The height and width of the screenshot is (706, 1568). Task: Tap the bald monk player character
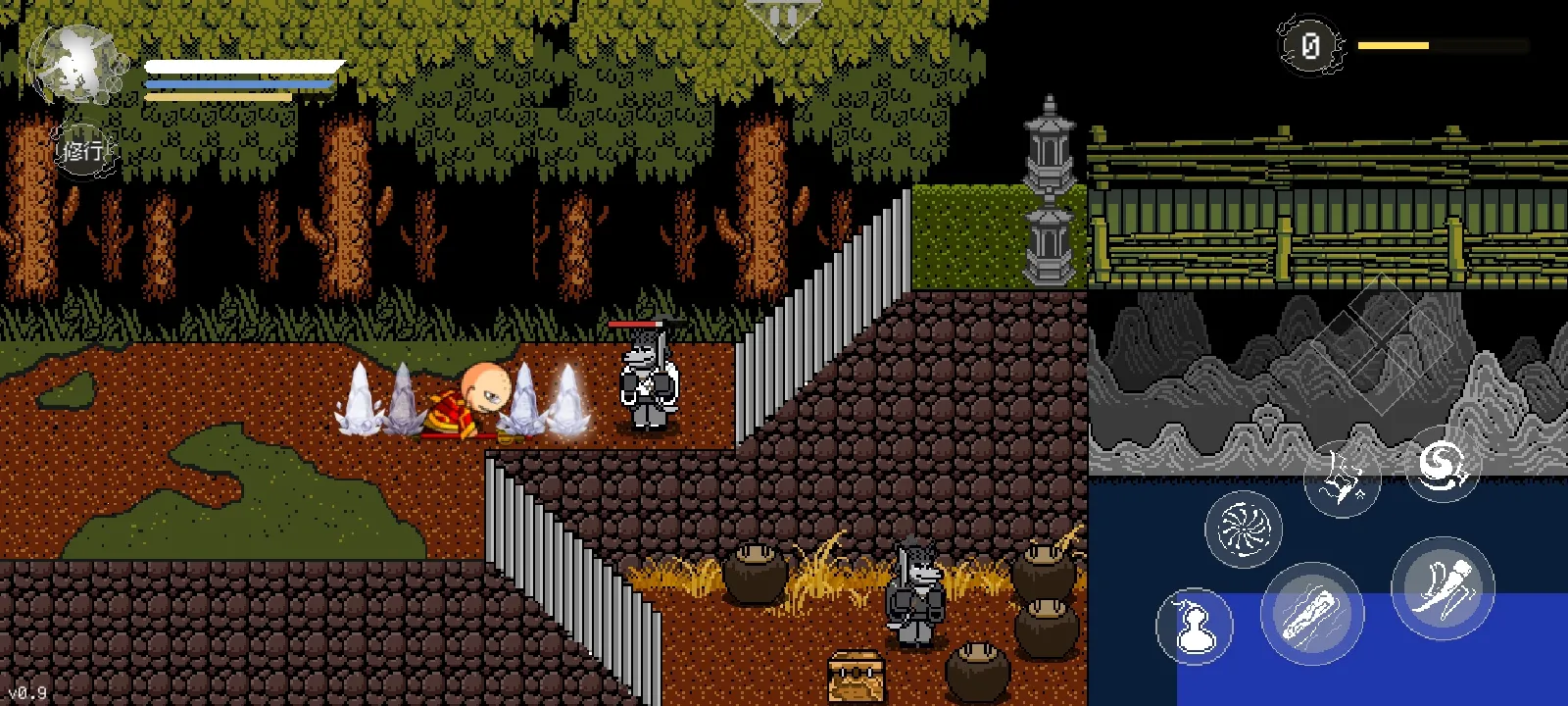tap(482, 397)
